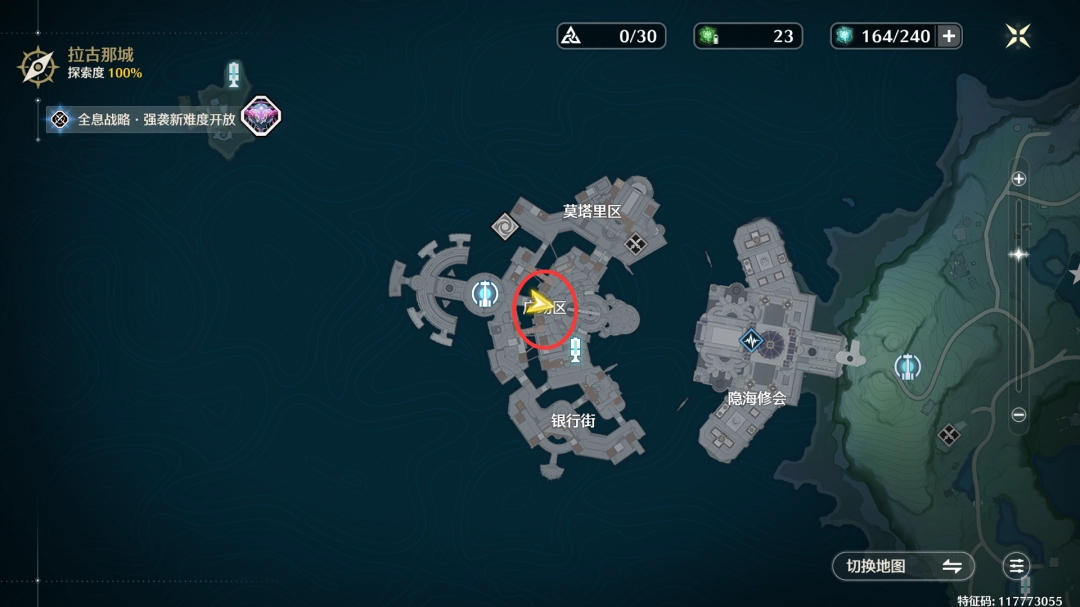
Task: Click the 0/30 triangle counter
Action: tap(611, 36)
